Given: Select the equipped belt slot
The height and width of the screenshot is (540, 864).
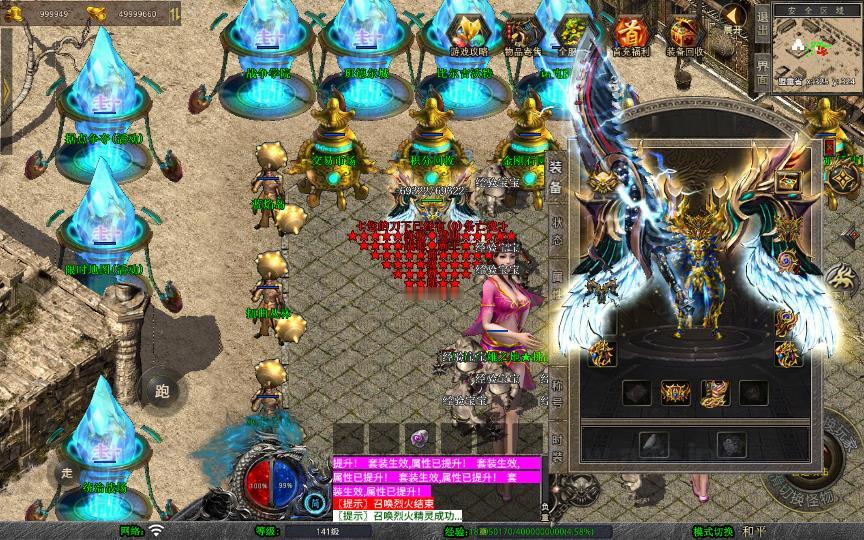Looking at the screenshot, I should point(677,392).
